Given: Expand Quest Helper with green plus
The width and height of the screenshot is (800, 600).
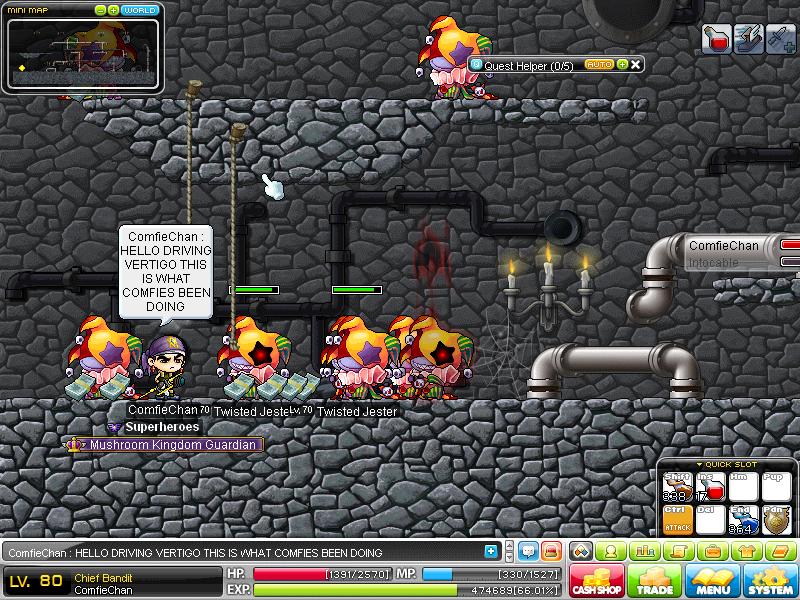Looking at the screenshot, I should pyautogui.click(x=622, y=64).
